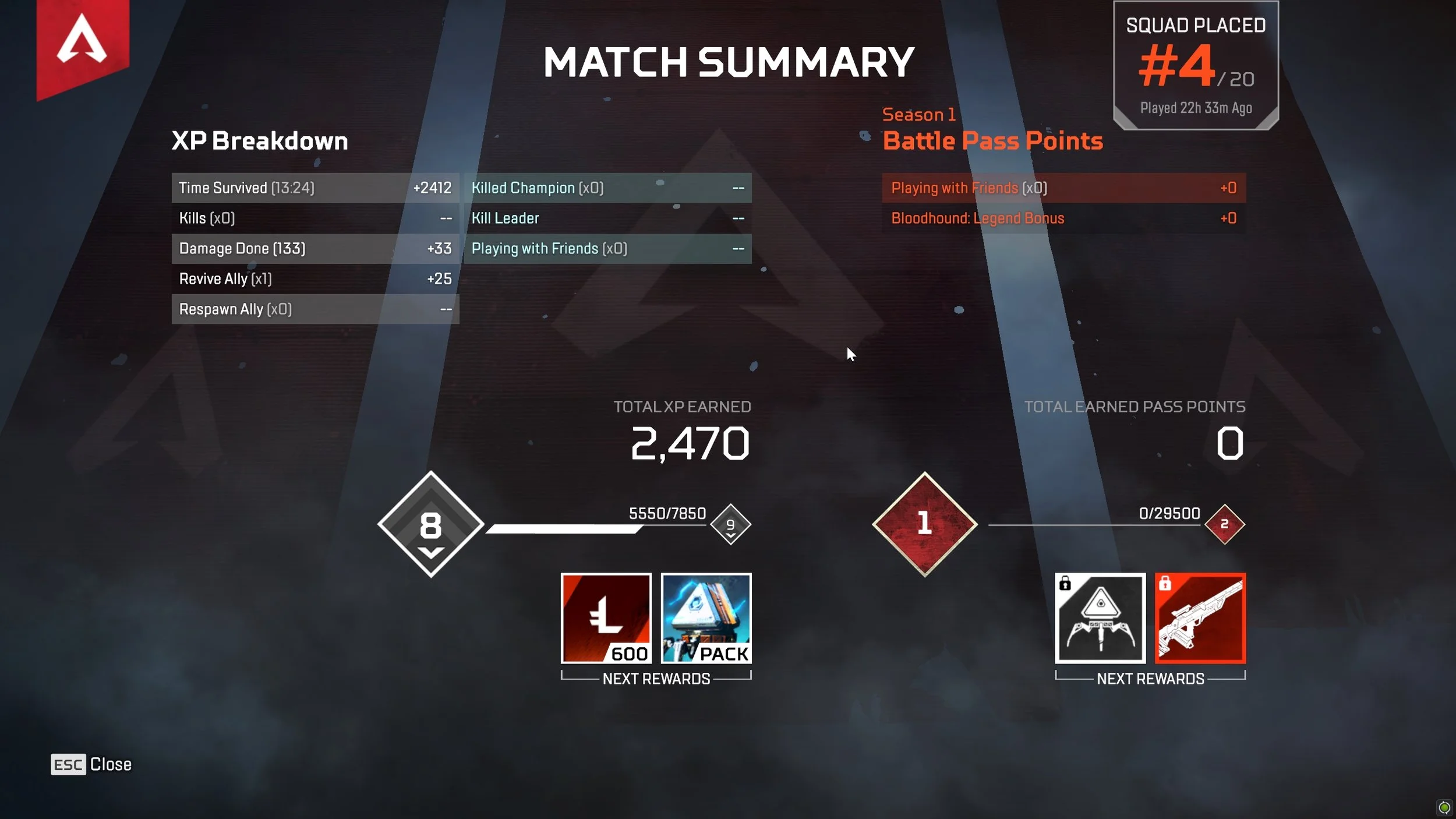
Task: Select the 600 coins reward icon
Action: [606, 619]
